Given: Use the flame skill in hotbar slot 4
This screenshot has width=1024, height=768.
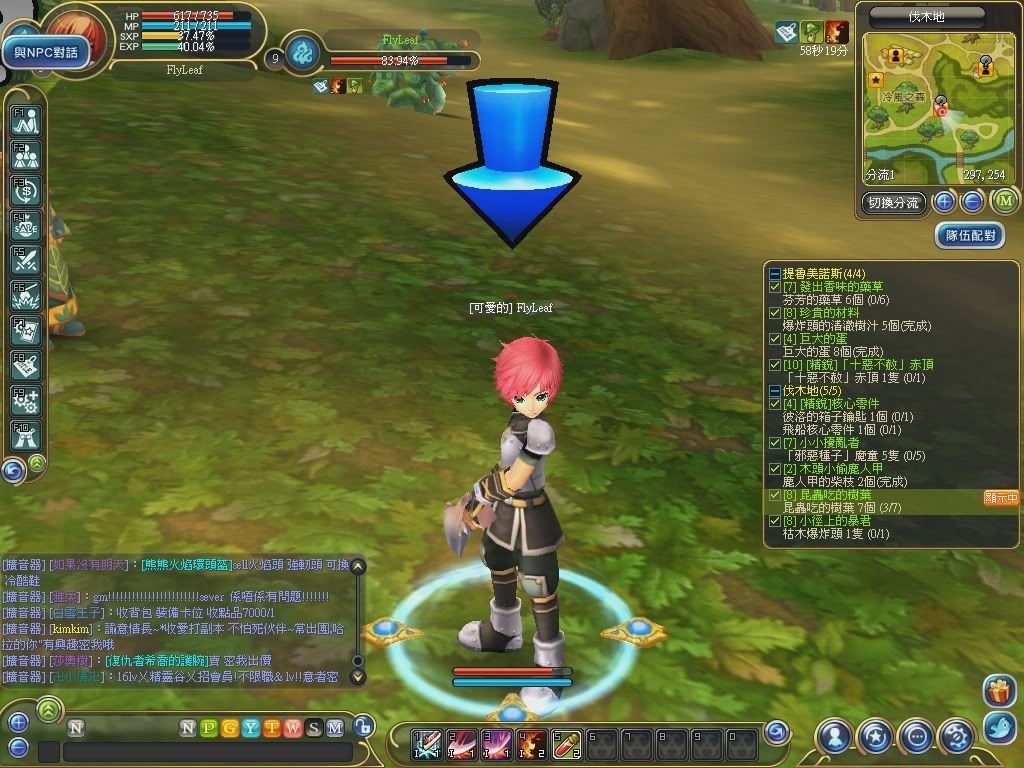Looking at the screenshot, I should tap(533, 742).
